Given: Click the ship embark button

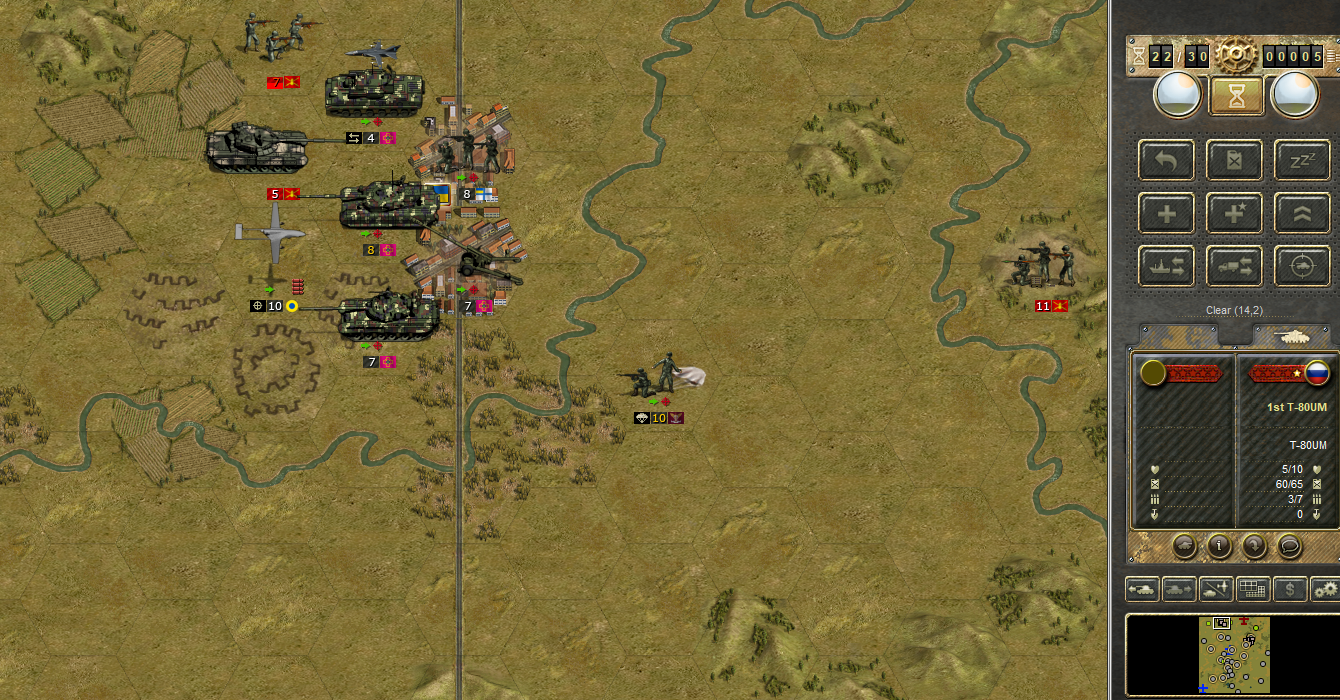Looking at the screenshot, I should tap(1166, 266).
